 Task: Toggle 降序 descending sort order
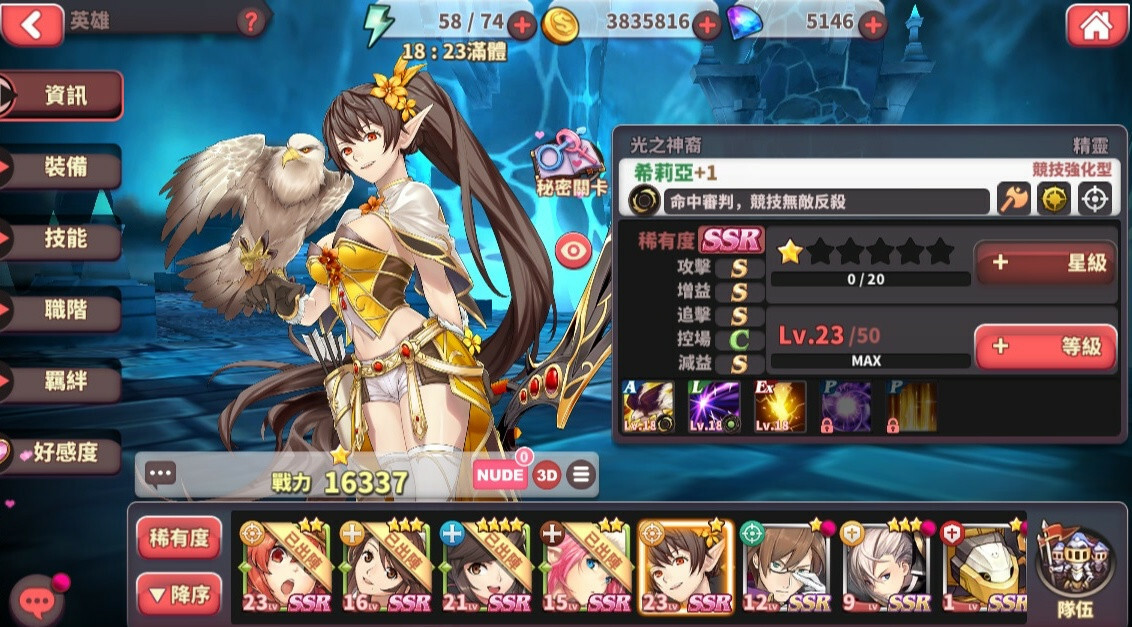[179, 596]
